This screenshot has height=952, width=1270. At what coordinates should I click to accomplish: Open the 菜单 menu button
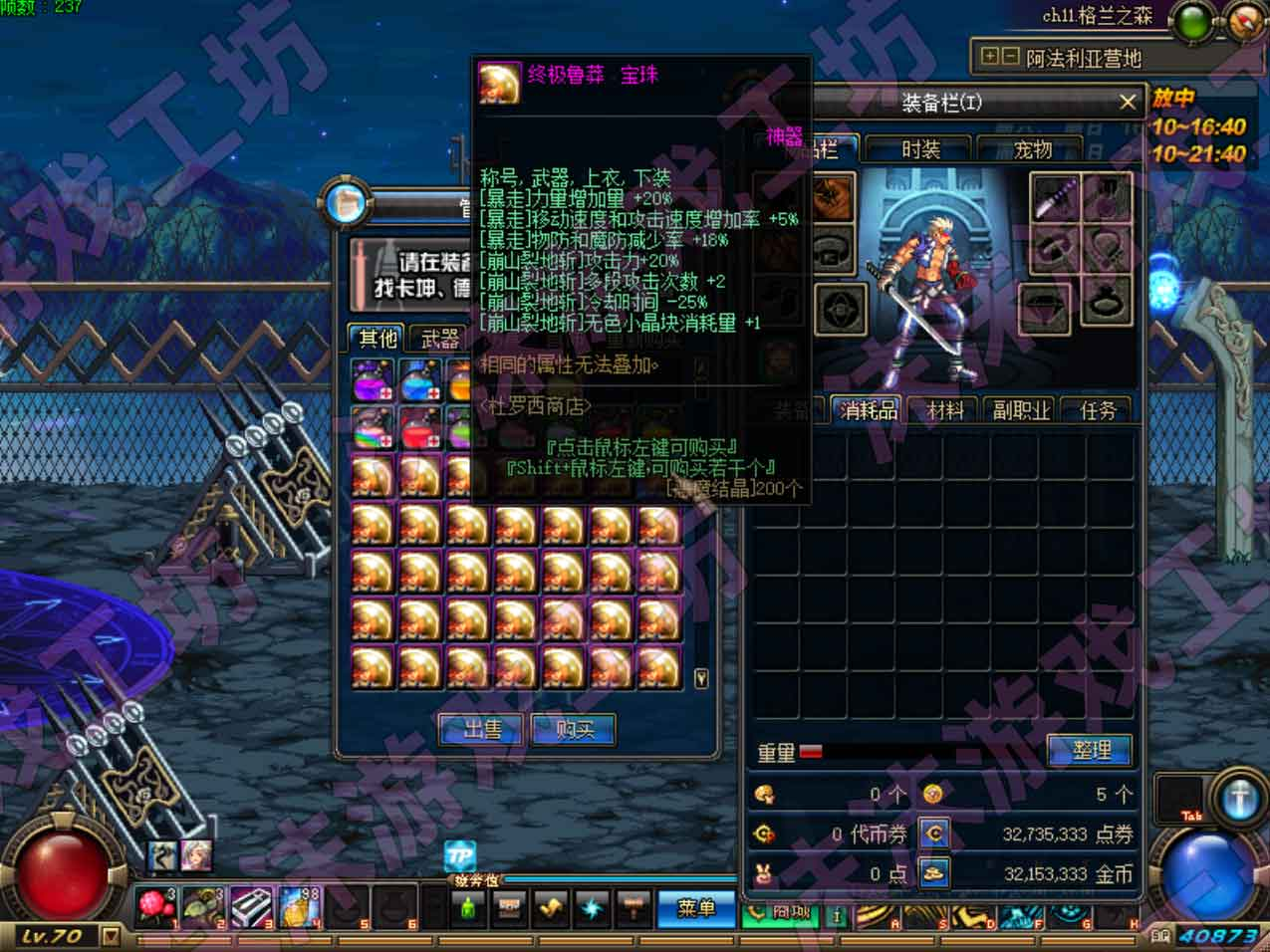[695, 908]
